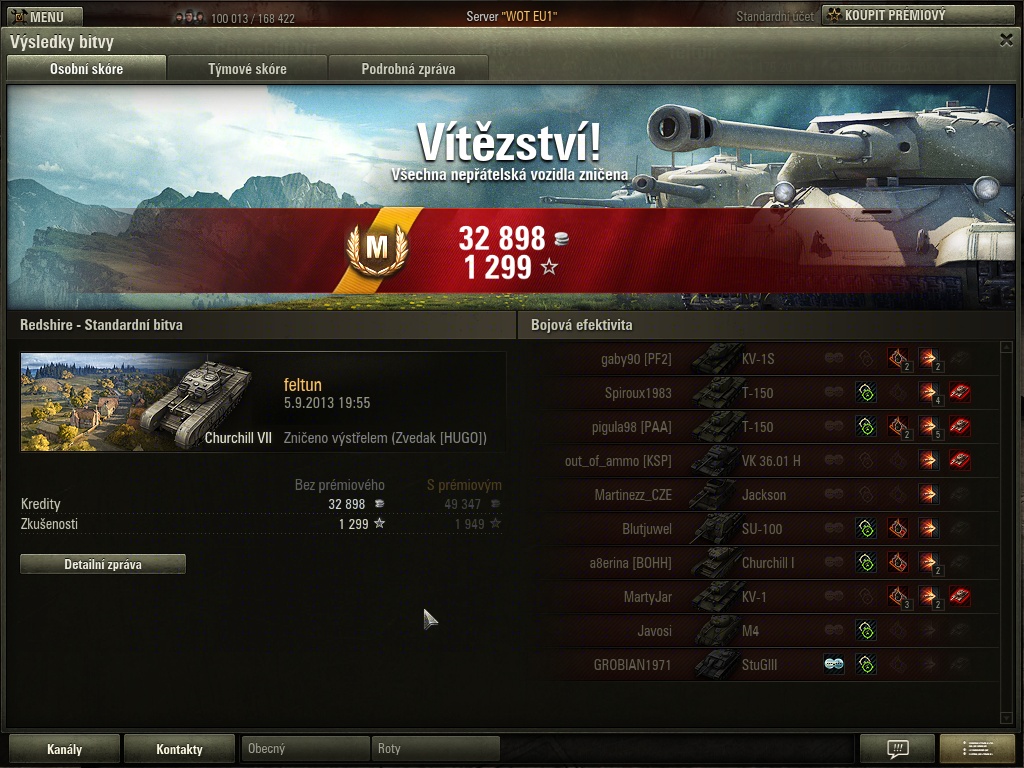Click the class mastery M badge
Image resolution: width=1024 pixels, height=768 pixels.
pyautogui.click(x=377, y=249)
